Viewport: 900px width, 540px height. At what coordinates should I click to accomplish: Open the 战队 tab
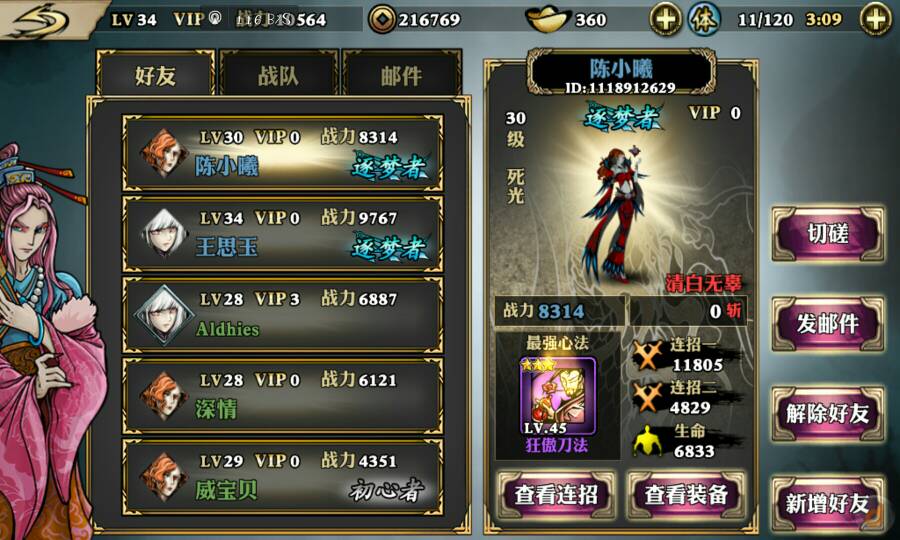(x=278, y=76)
